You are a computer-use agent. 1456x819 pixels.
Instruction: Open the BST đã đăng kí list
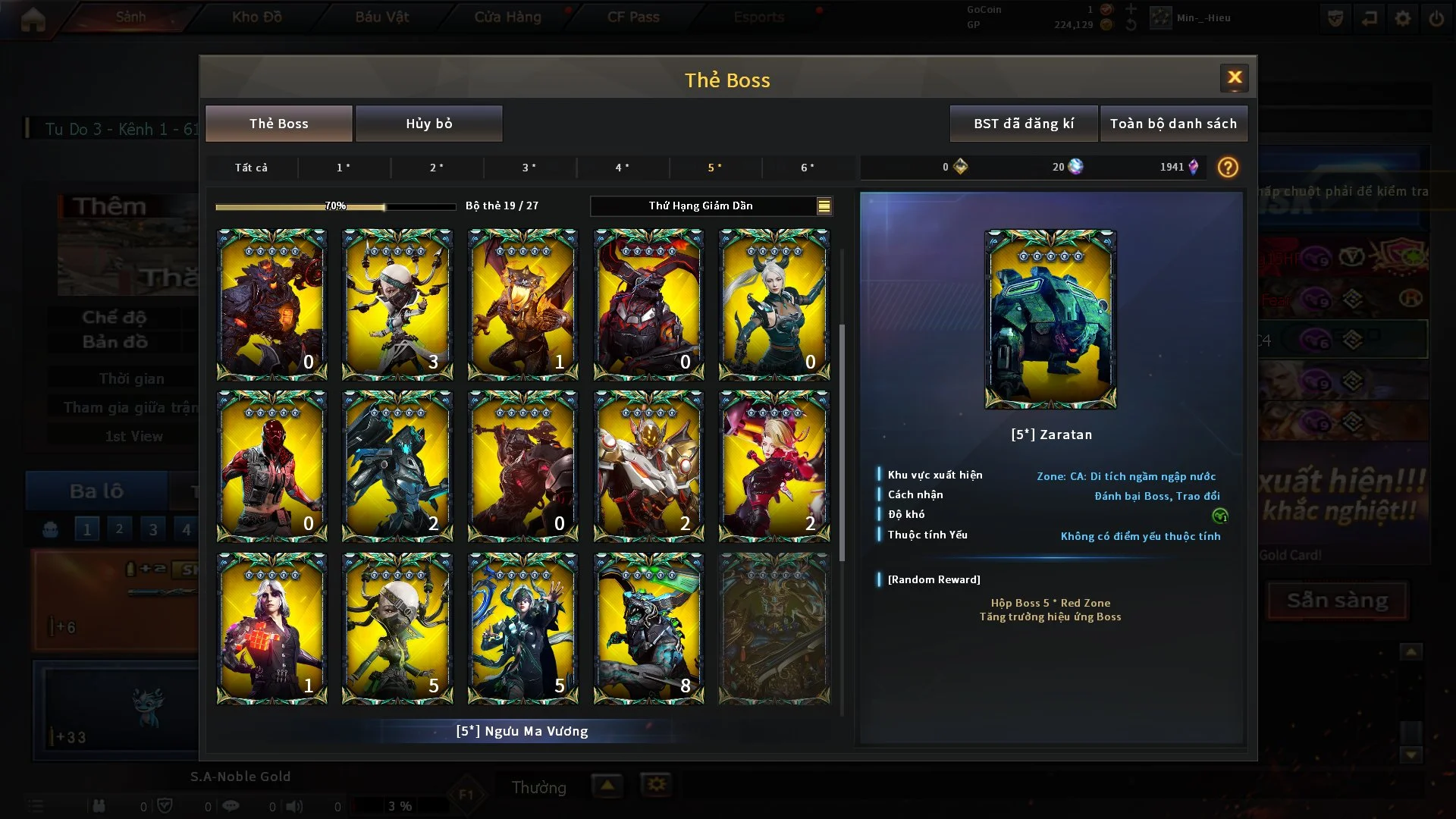tap(1023, 124)
